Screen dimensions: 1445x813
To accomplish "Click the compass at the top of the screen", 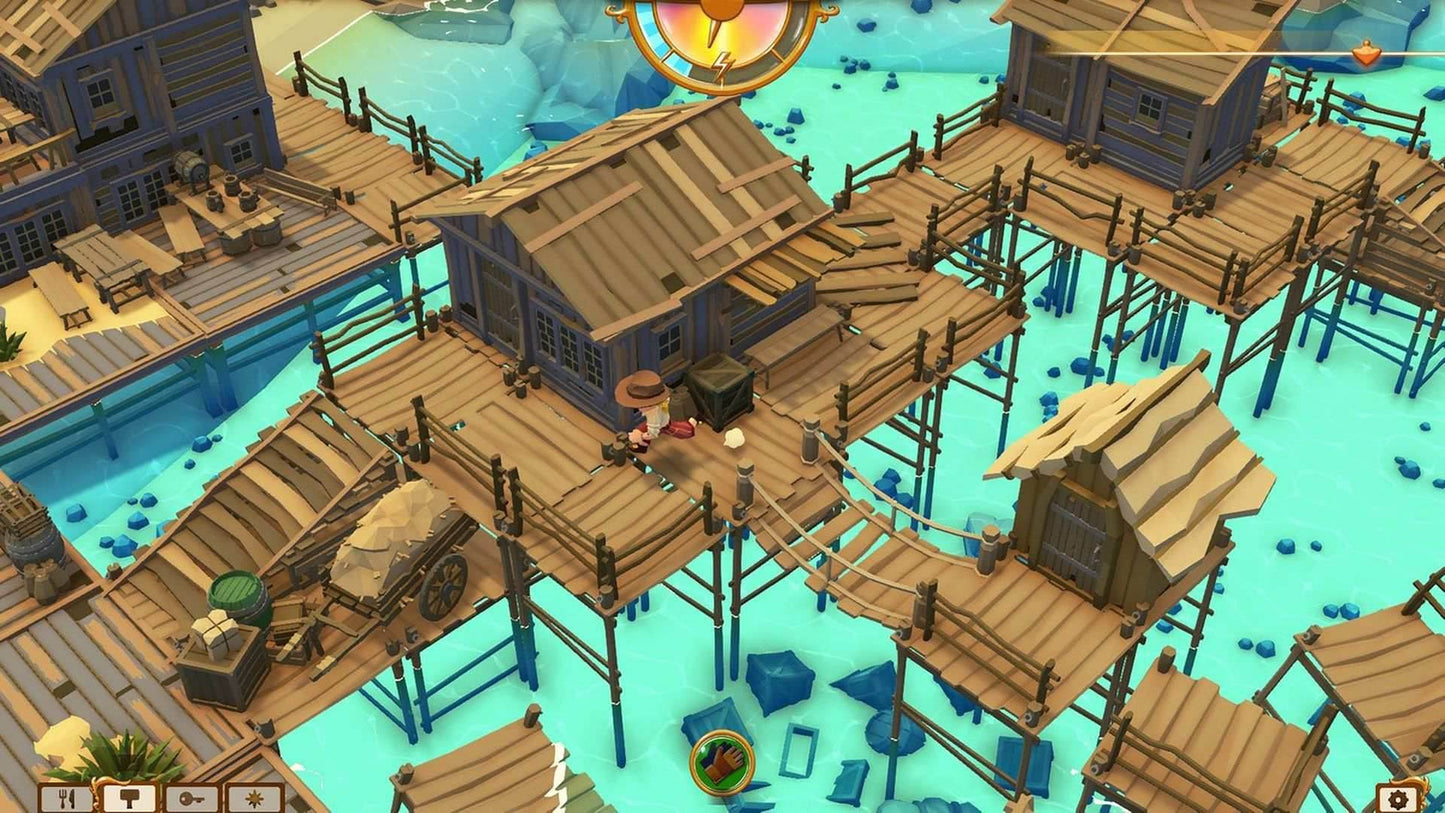I will click(716, 42).
